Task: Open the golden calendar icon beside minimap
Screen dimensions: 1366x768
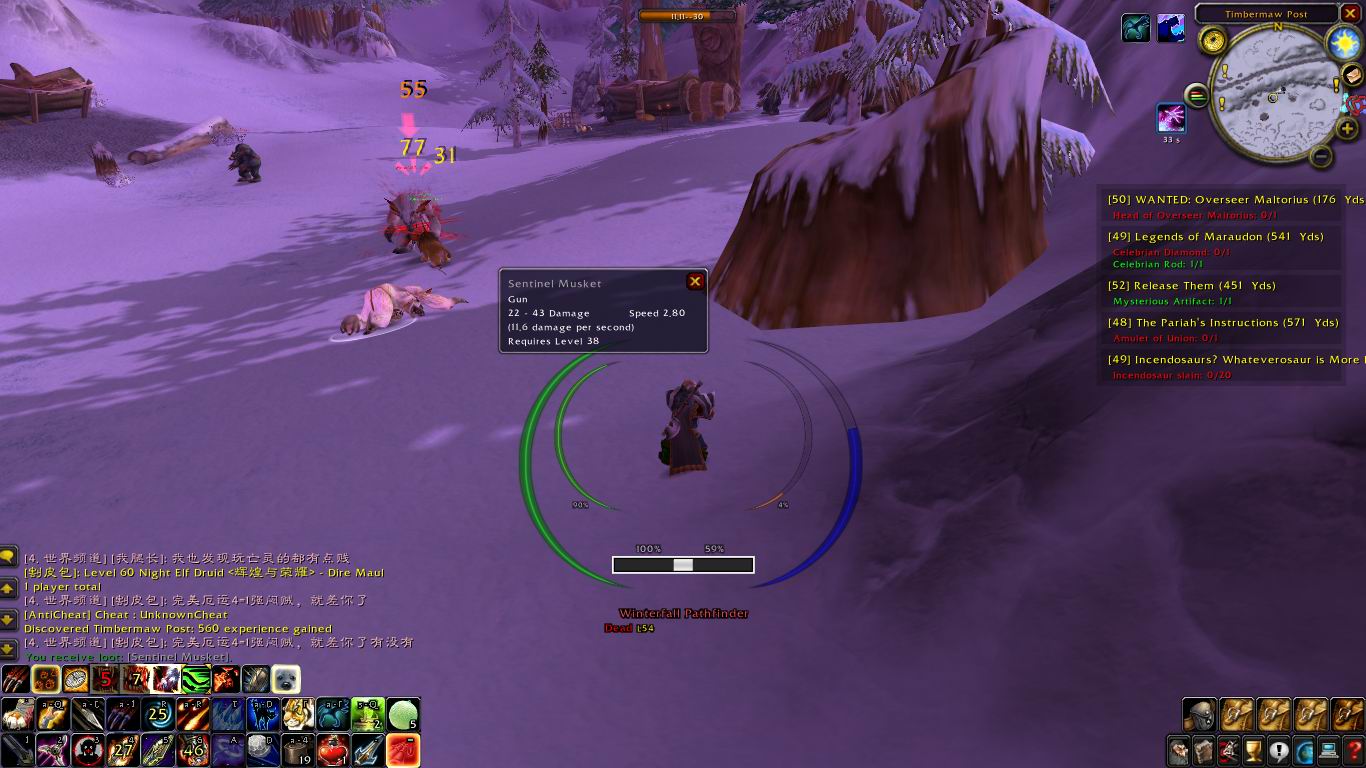Action: point(1213,41)
